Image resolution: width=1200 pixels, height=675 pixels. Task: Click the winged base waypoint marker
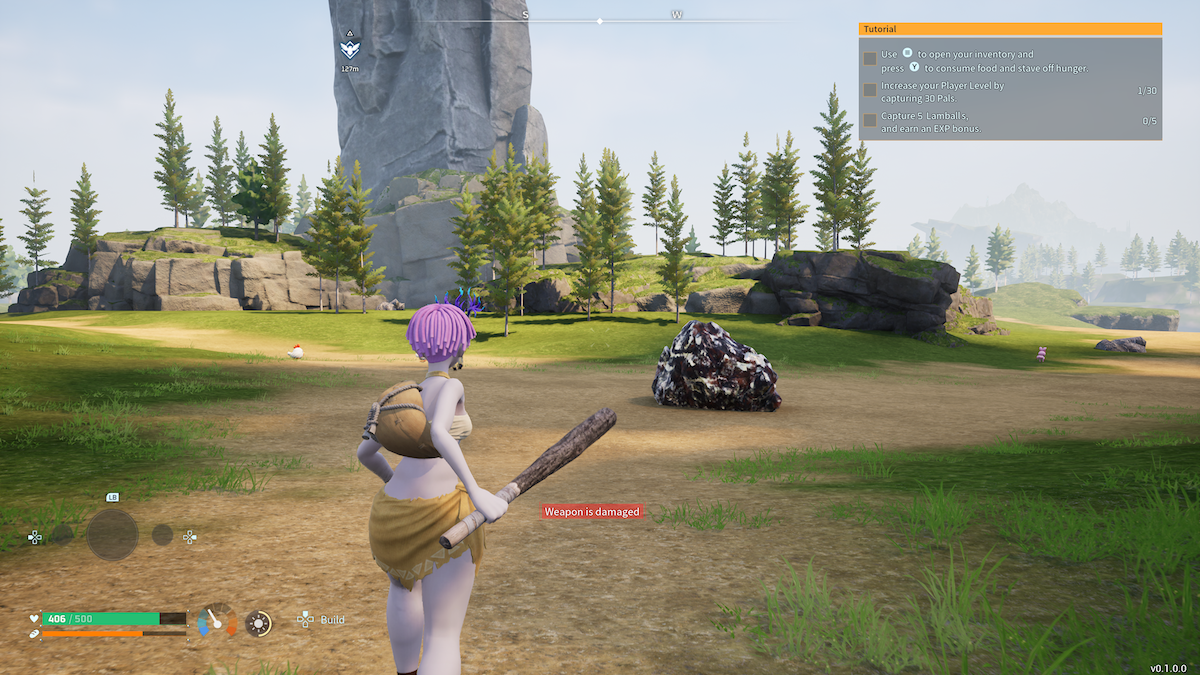350,47
